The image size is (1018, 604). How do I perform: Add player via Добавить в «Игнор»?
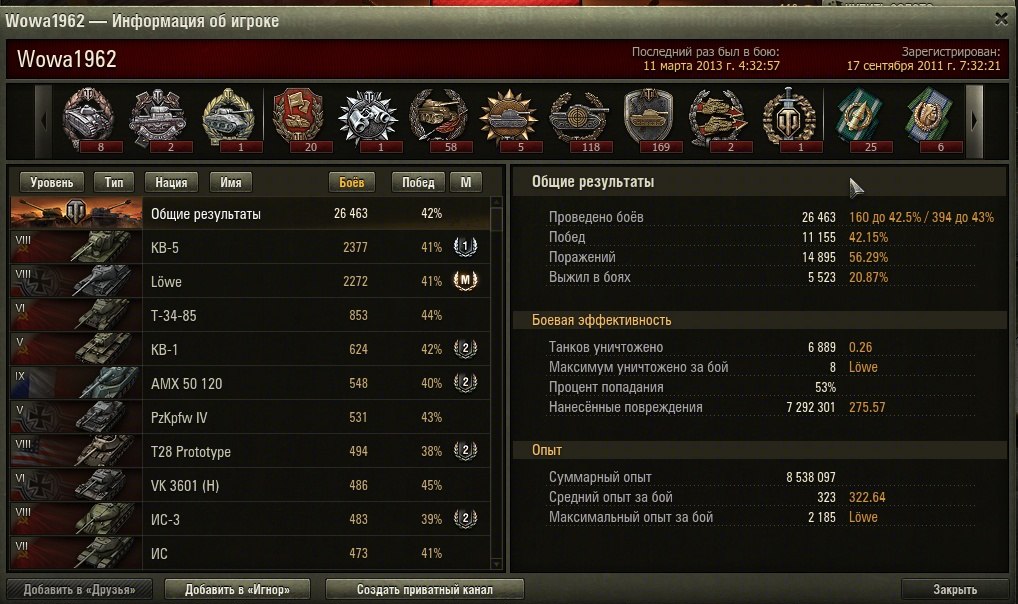(x=236, y=589)
